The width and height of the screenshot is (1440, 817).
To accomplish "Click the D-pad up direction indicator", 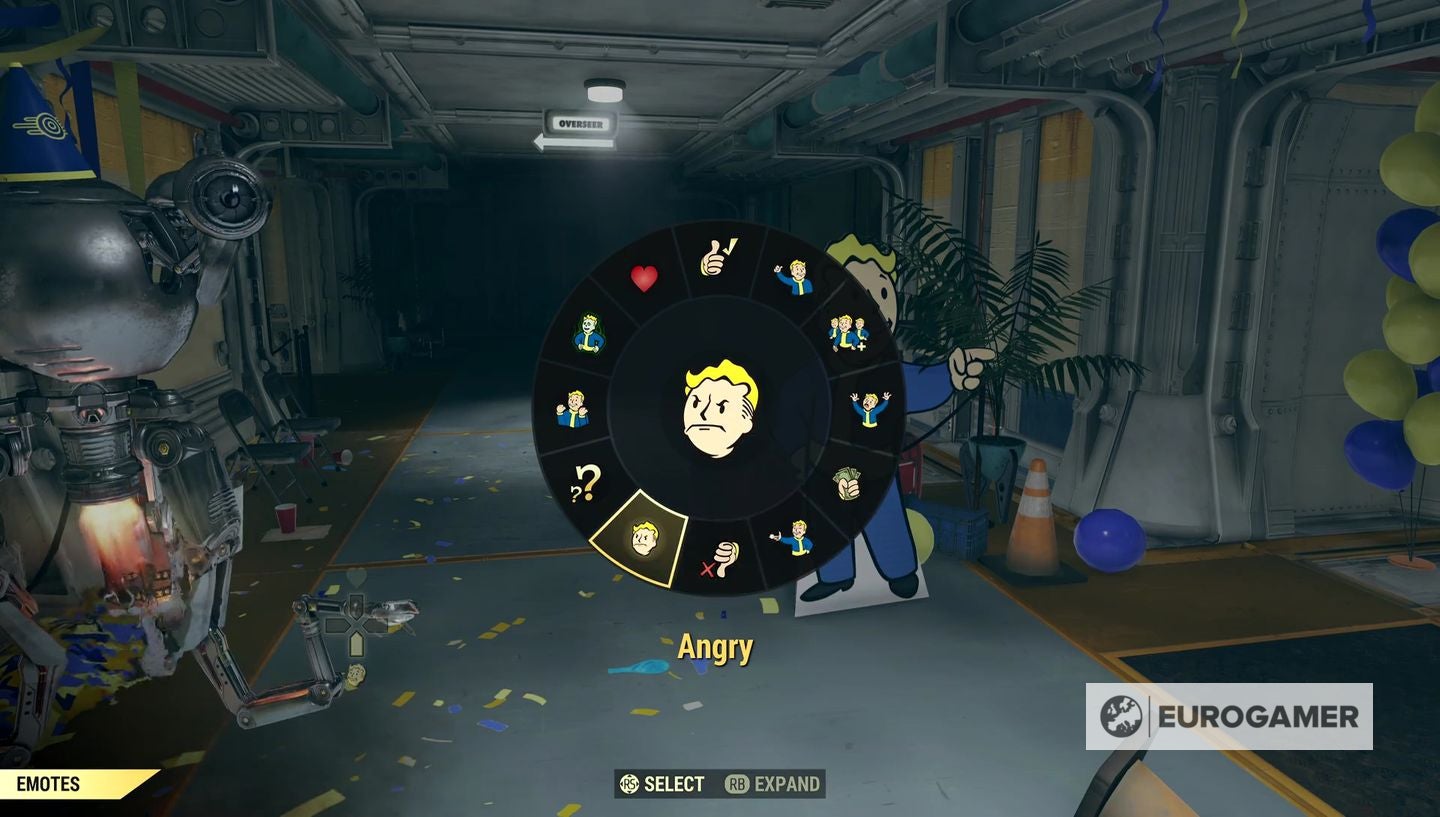I will coord(356,604).
